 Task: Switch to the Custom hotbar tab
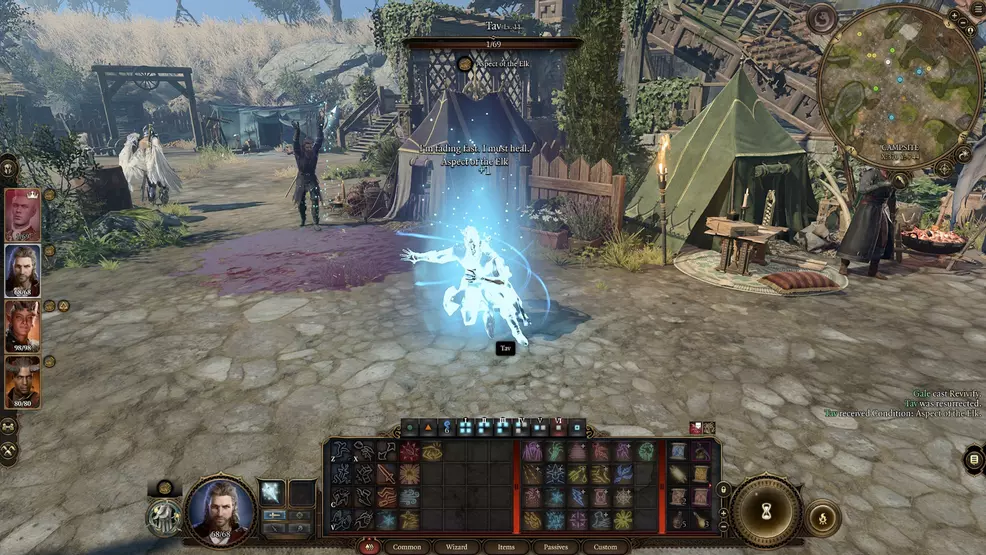[x=605, y=547]
